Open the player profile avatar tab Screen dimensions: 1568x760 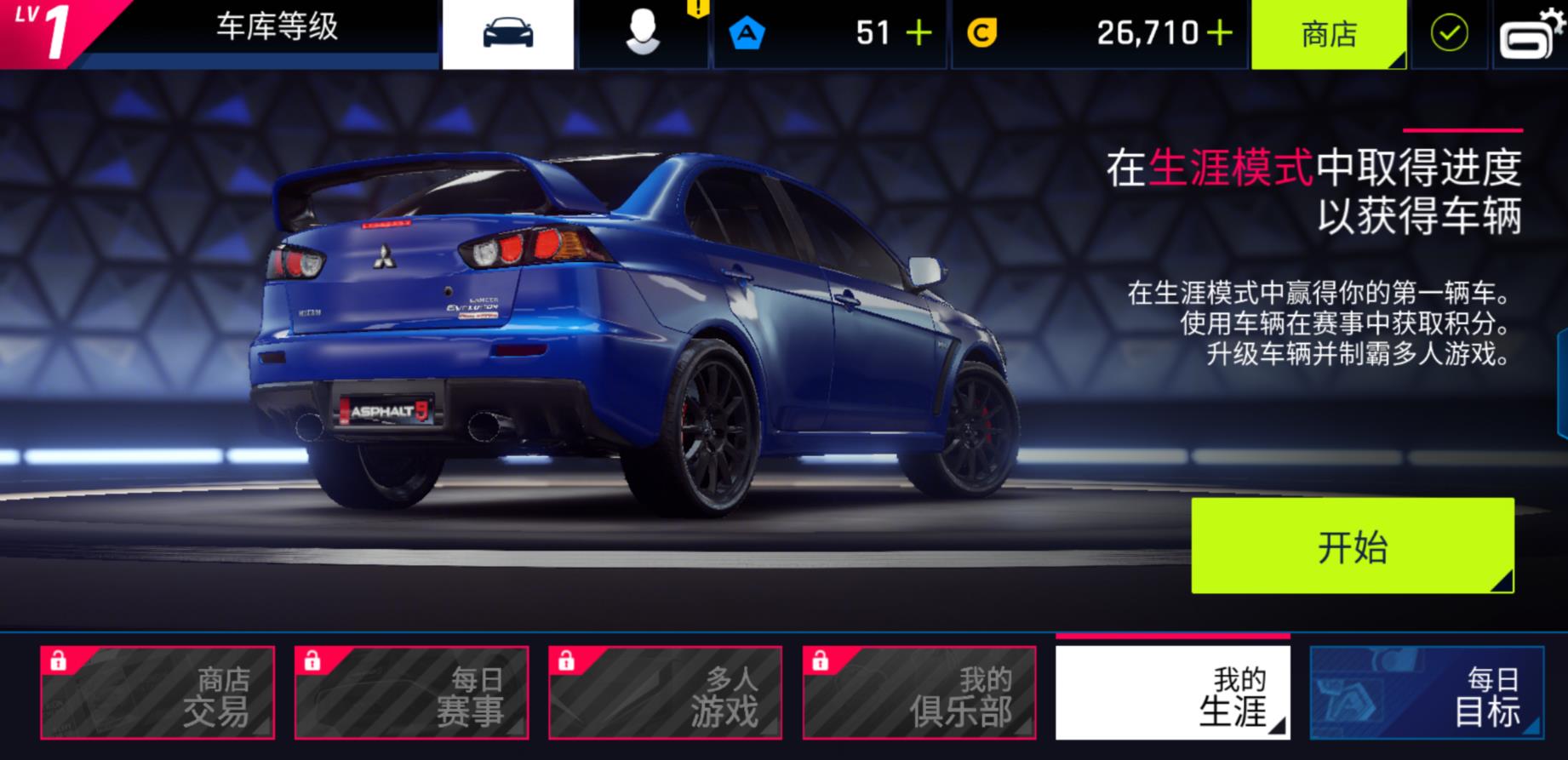point(643,34)
